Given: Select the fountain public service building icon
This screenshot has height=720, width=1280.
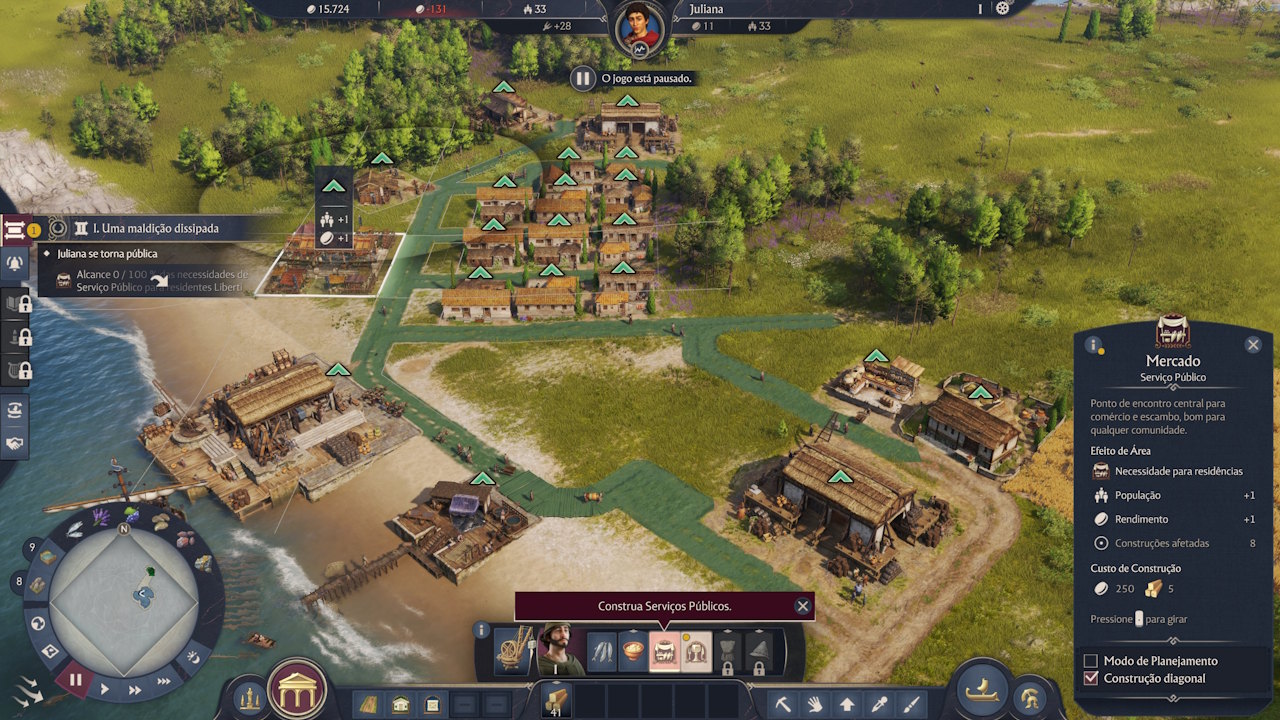Looking at the screenshot, I should (697, 651).
